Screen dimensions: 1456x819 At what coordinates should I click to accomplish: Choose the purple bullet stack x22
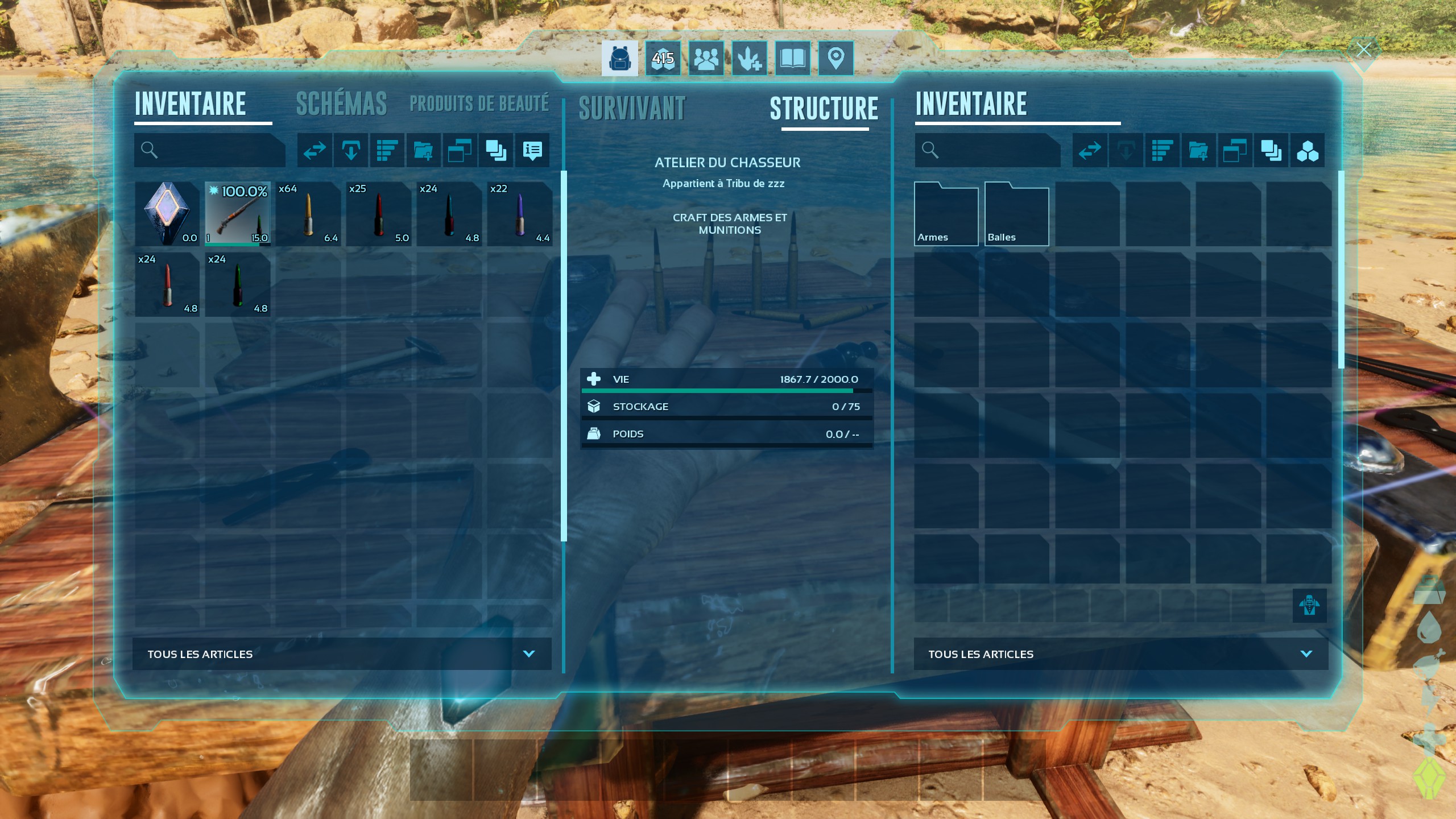click(x=520, y=214)
